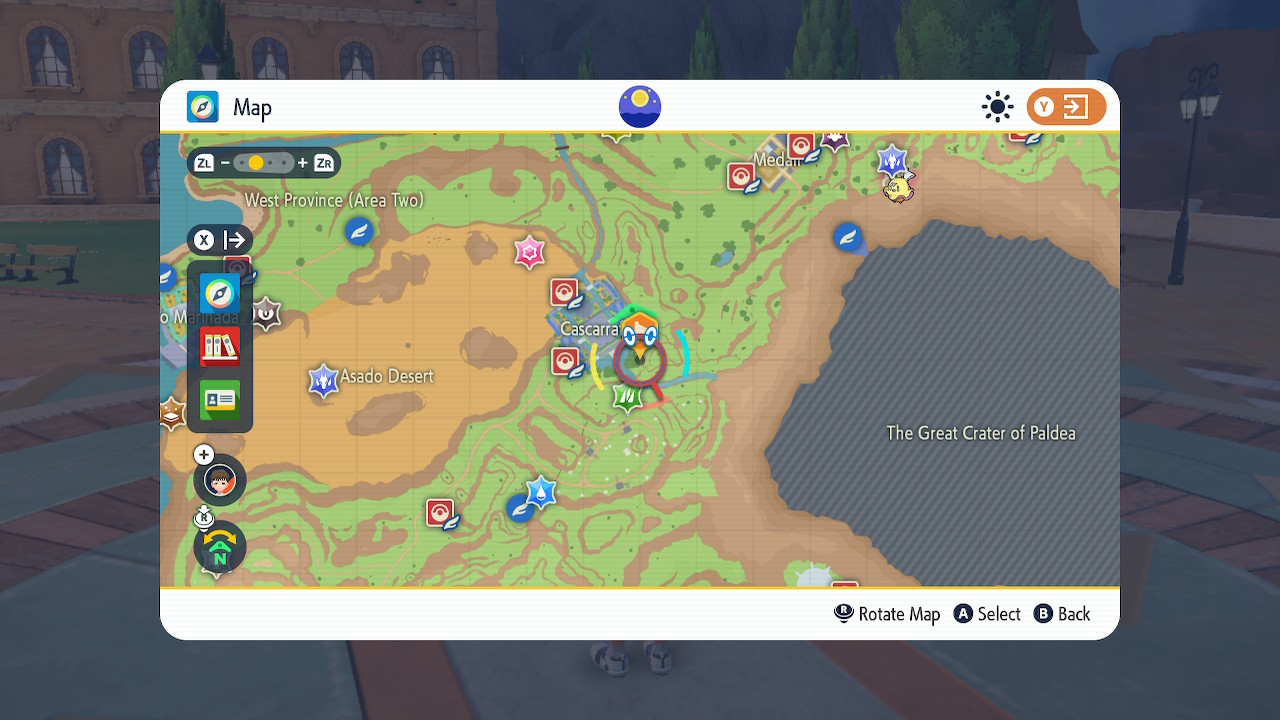Select the compass Map icon in the side menu
This screenshot has height=720, width=1280.
[219, 294]
